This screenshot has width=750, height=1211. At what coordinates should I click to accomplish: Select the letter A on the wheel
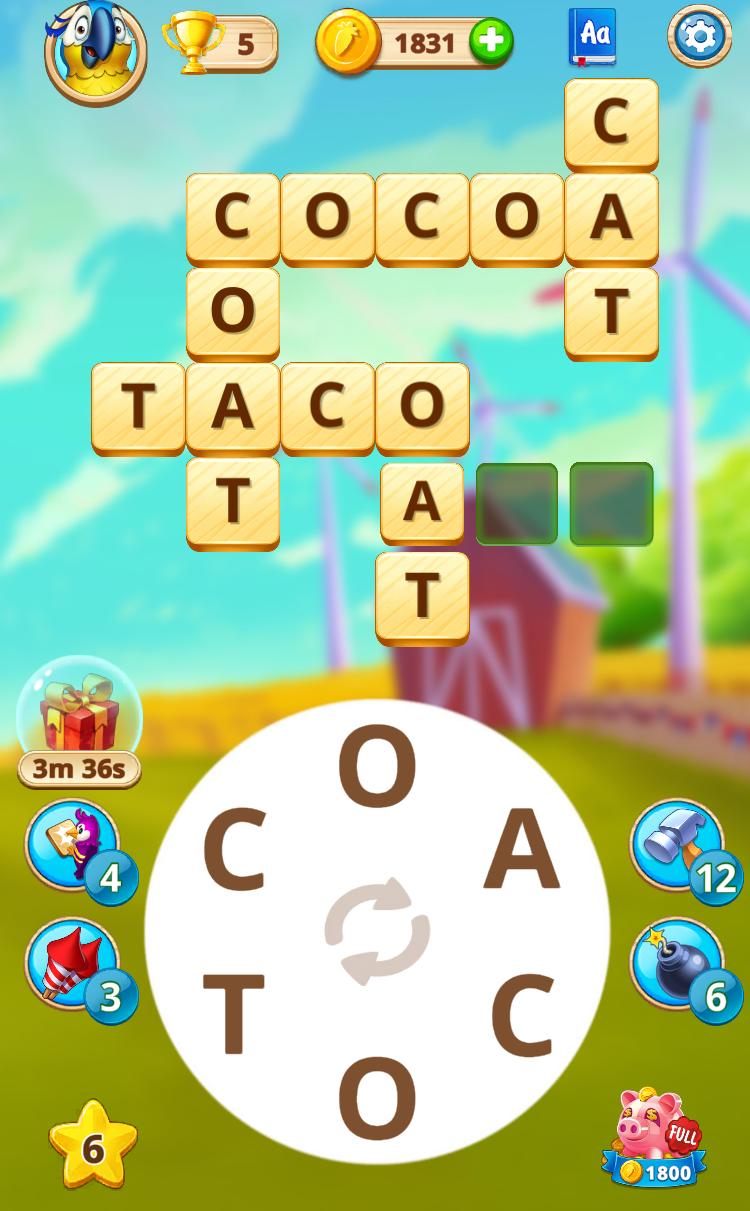pyautogui.click(x=520, y=851)
